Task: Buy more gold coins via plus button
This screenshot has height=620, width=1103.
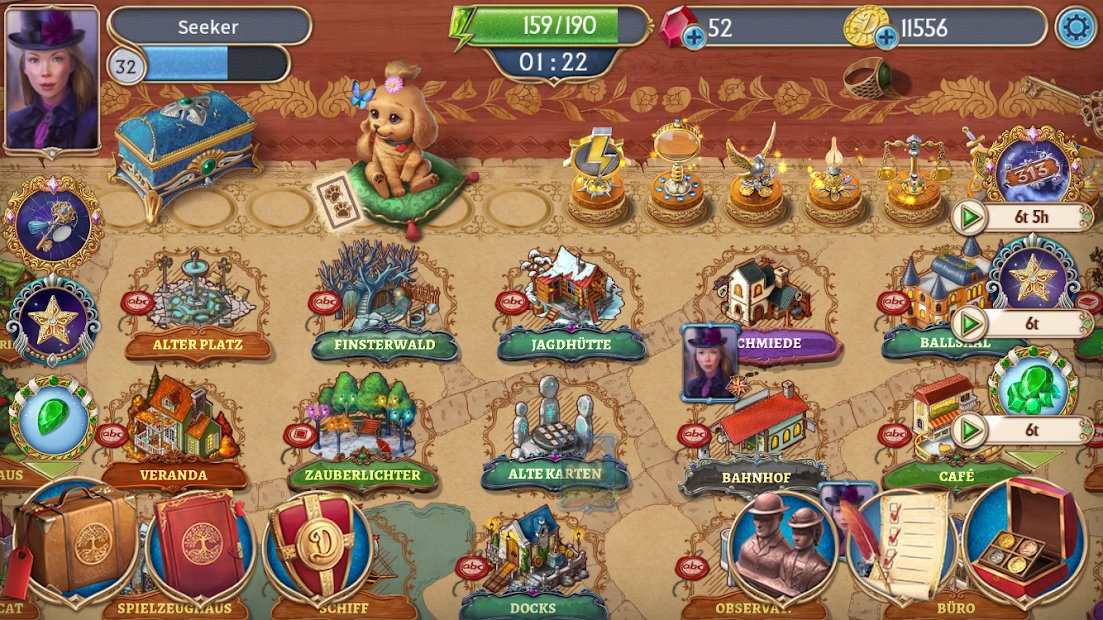Action: tap(885, 38)
